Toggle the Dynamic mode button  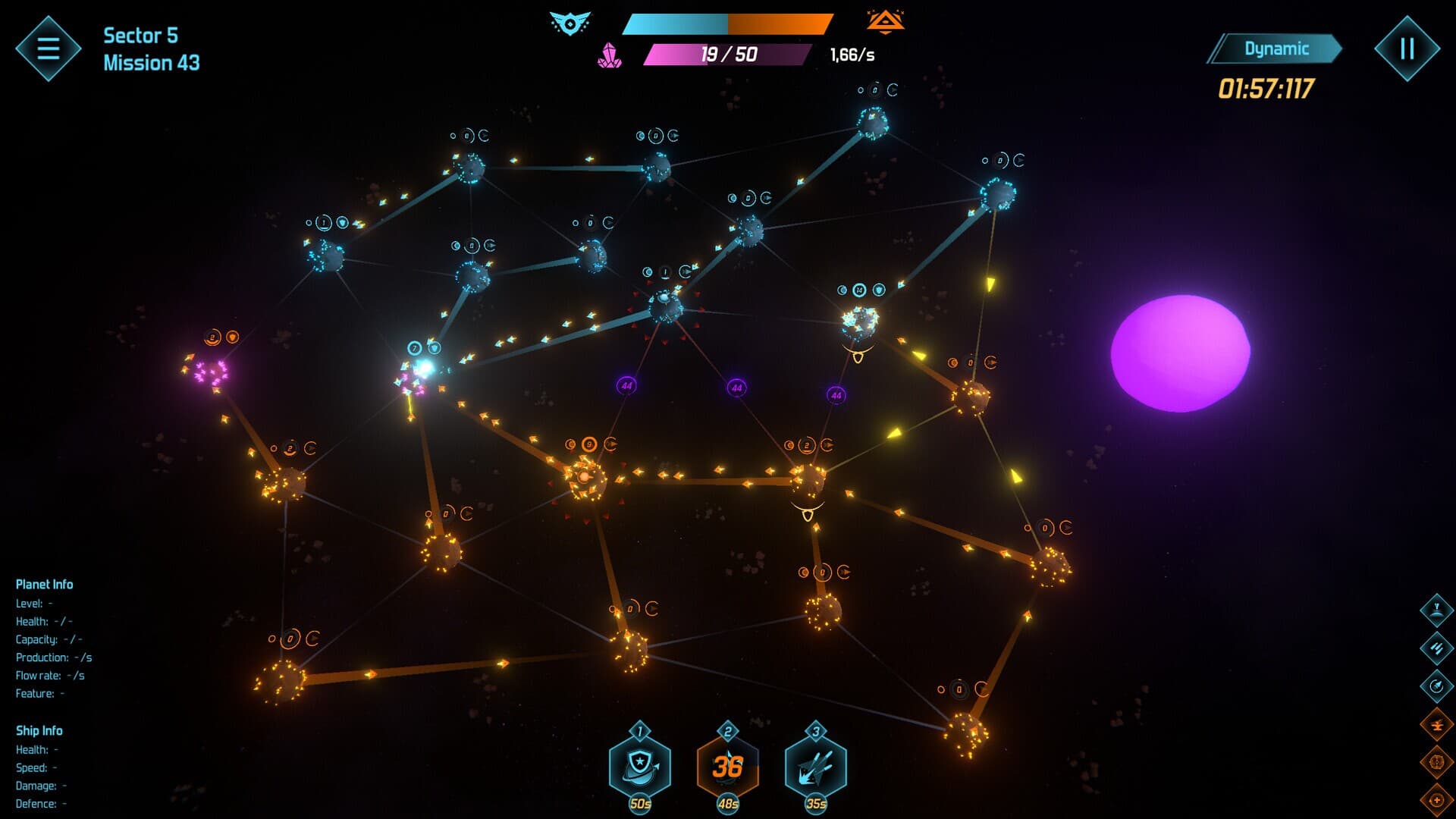coord(1276,49)
